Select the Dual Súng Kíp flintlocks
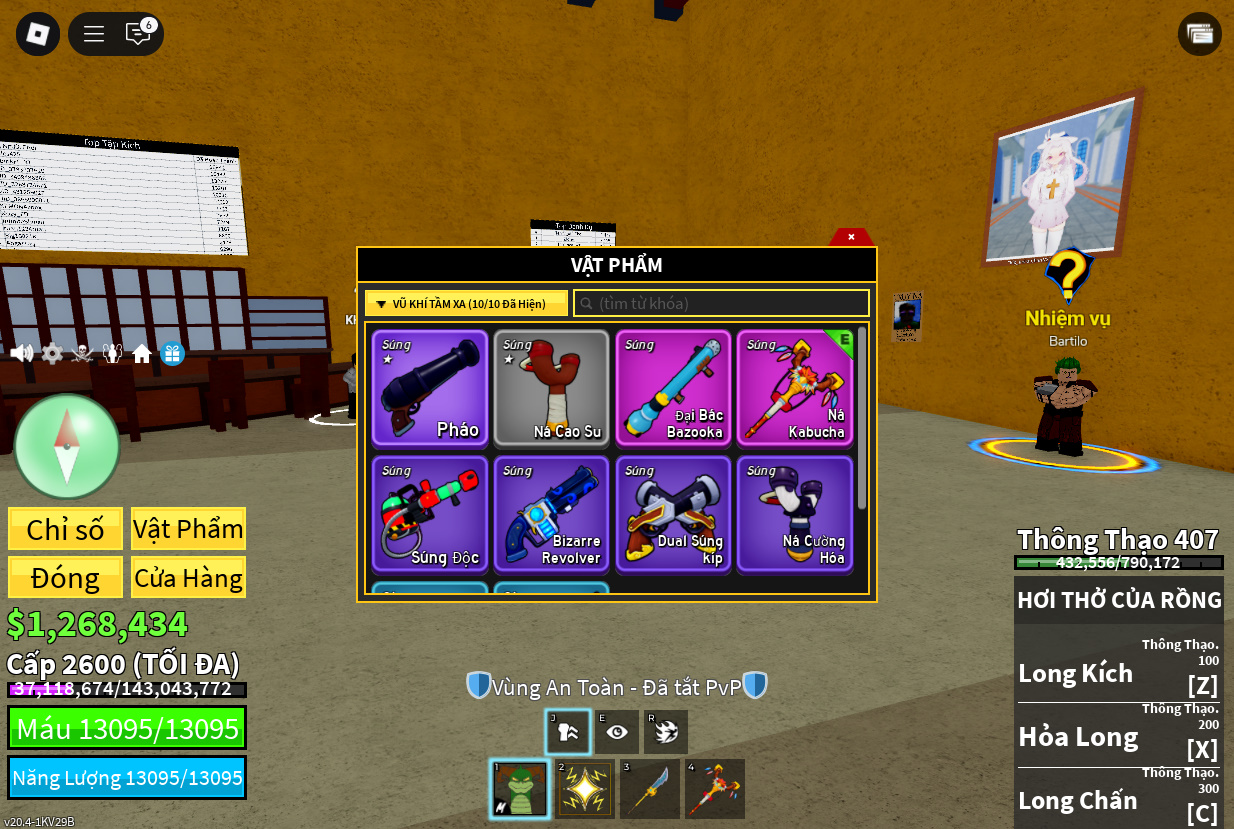This screenshot has width=1234, height=829. [x=673, y=514]
